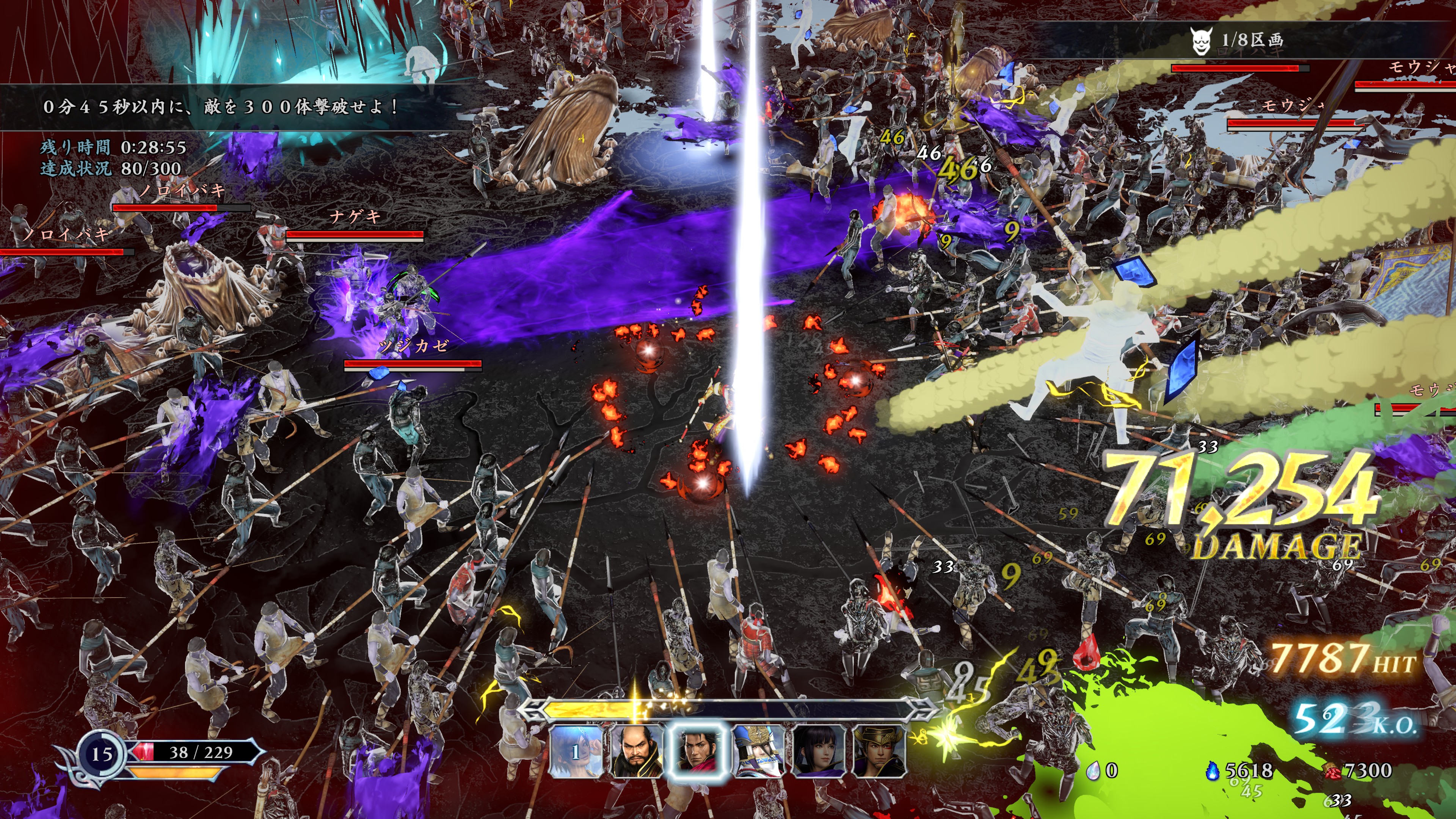Choose the highlighted red-scarf warrior portrait
The height and width of the screenshot is (819, 1456).
(x=697, y=751)
